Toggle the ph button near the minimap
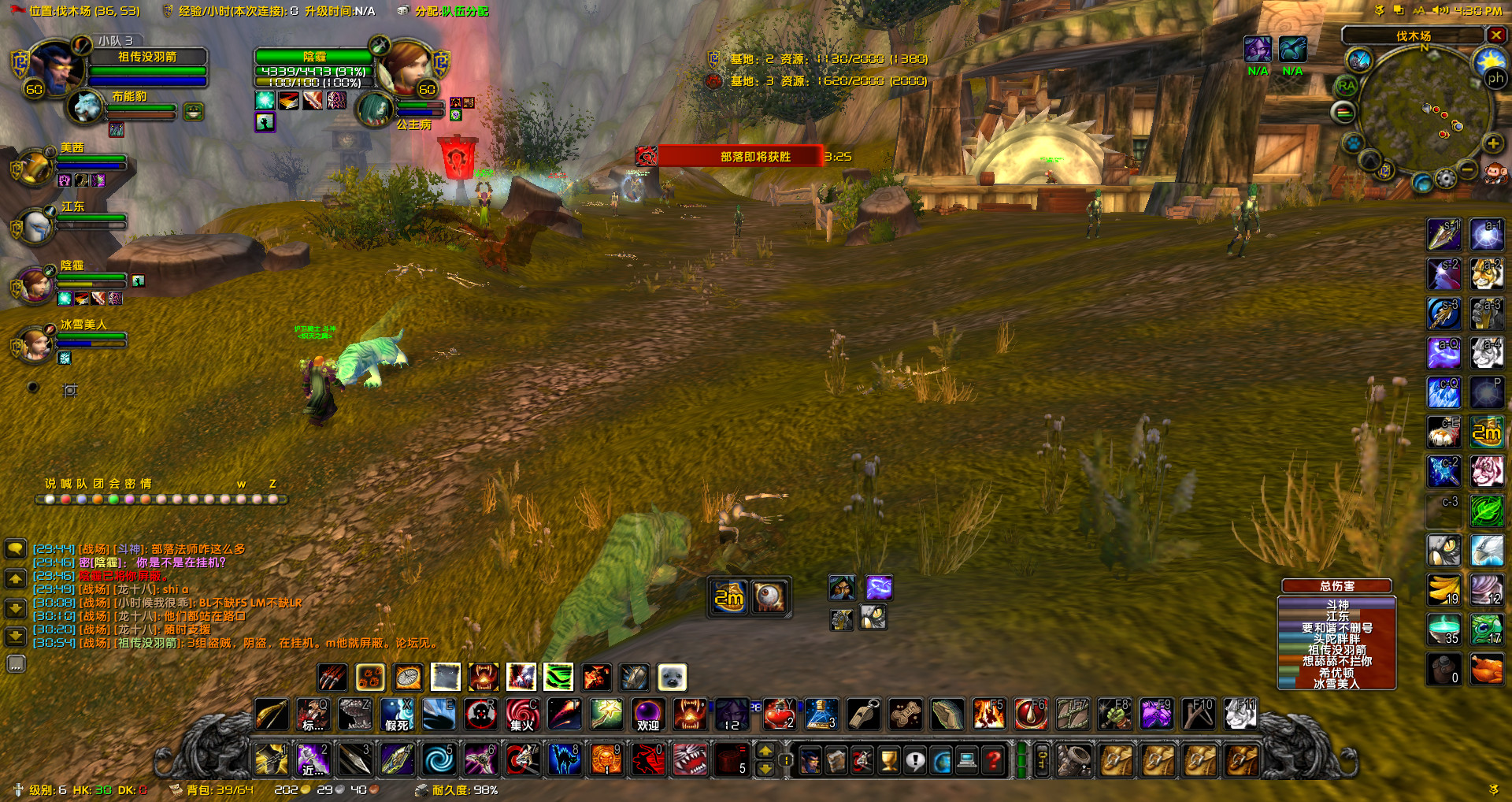This screenshot has height=802, width=1512. [x=1495, y=78]
